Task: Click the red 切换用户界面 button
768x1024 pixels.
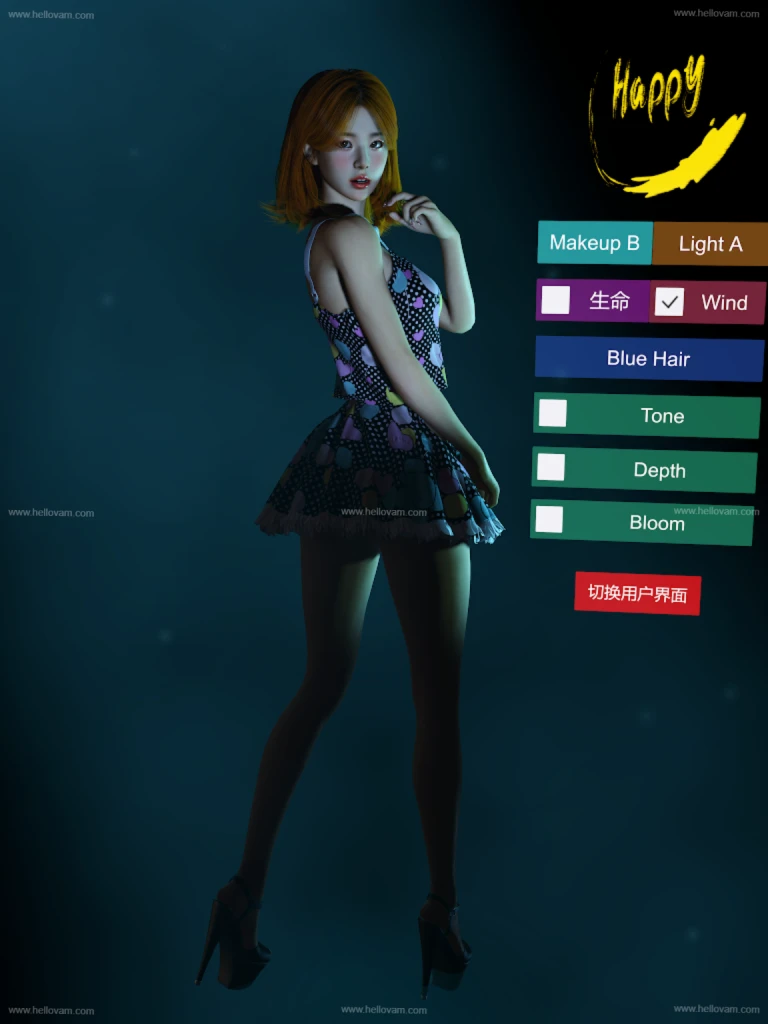Action: [x=637, y=593]
